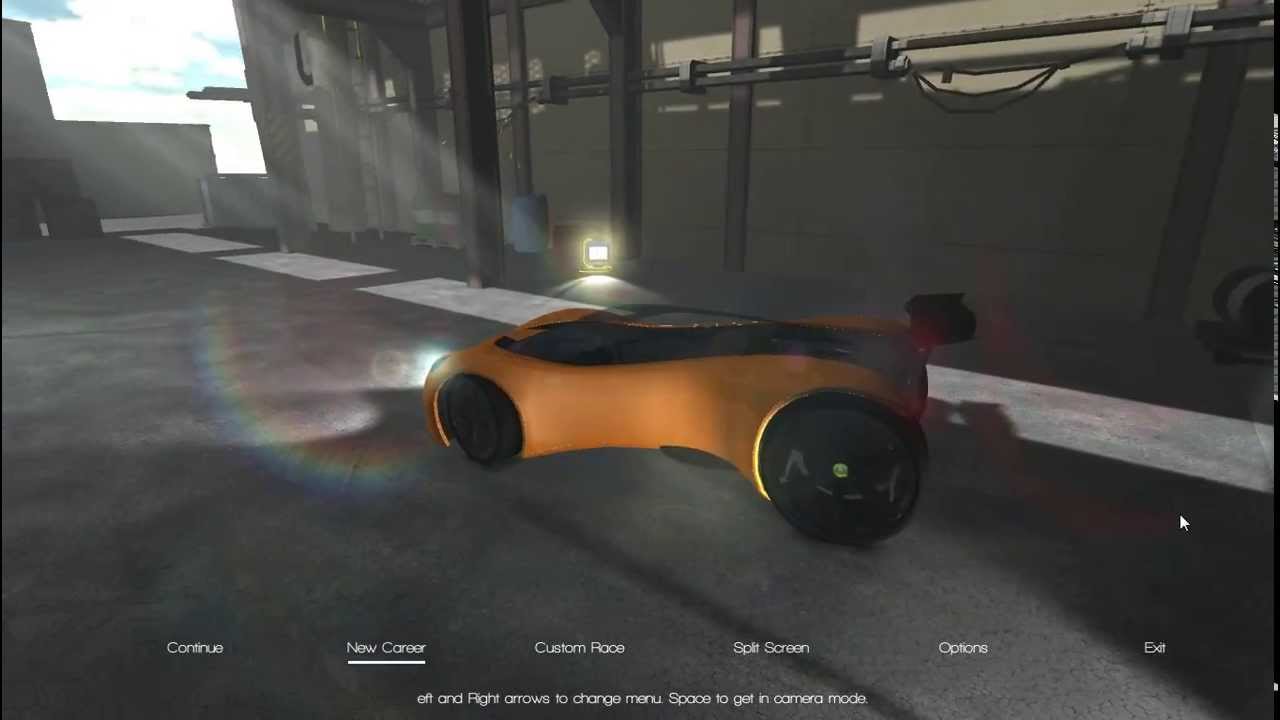Open the Options screen
The image size is (1280, 720).
(962, 647)
